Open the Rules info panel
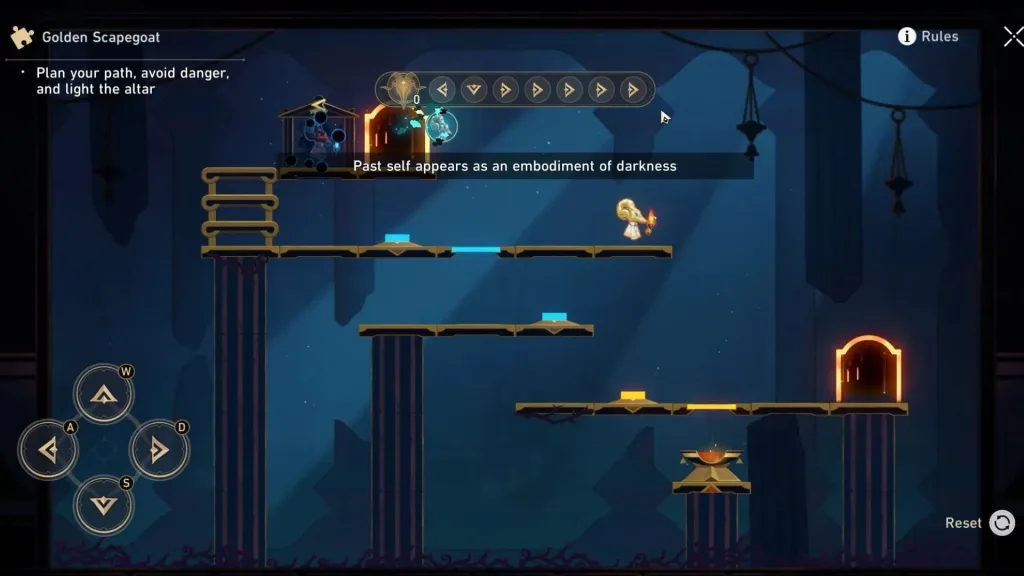This screenshot has height=576, width=1024. tap(928, 36)
